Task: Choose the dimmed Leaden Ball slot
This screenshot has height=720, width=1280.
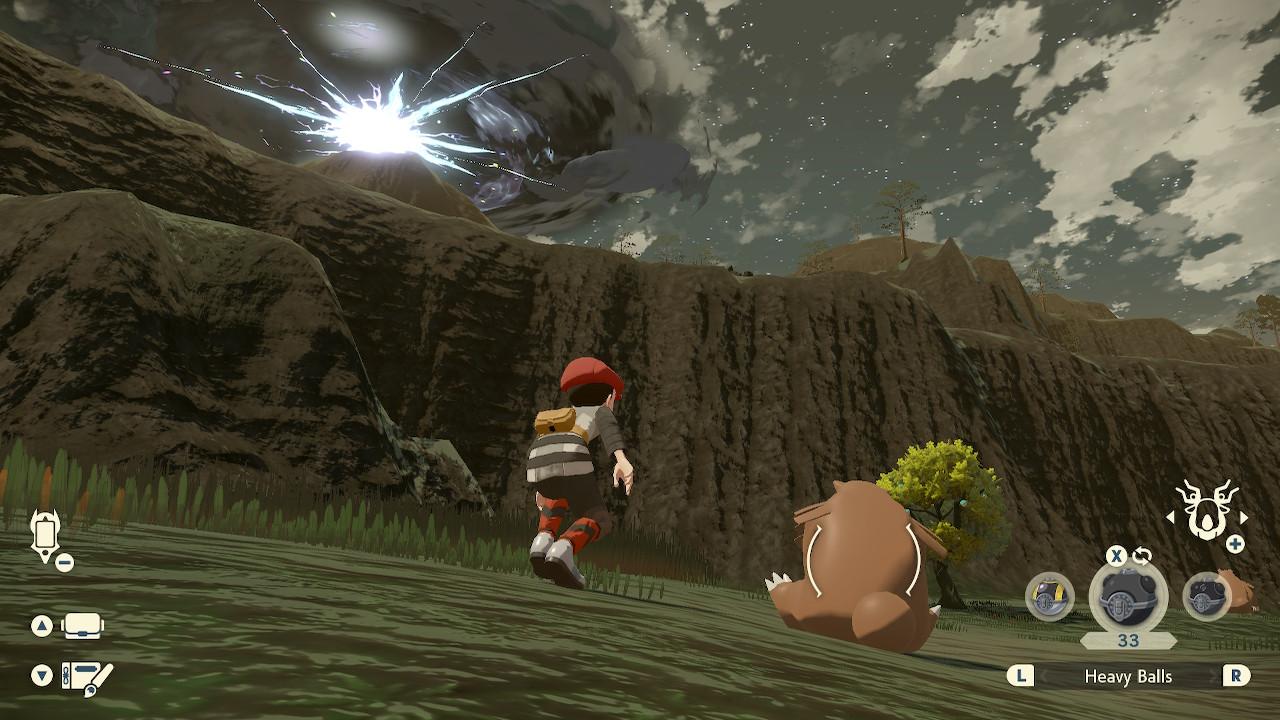Action: 1206,597
